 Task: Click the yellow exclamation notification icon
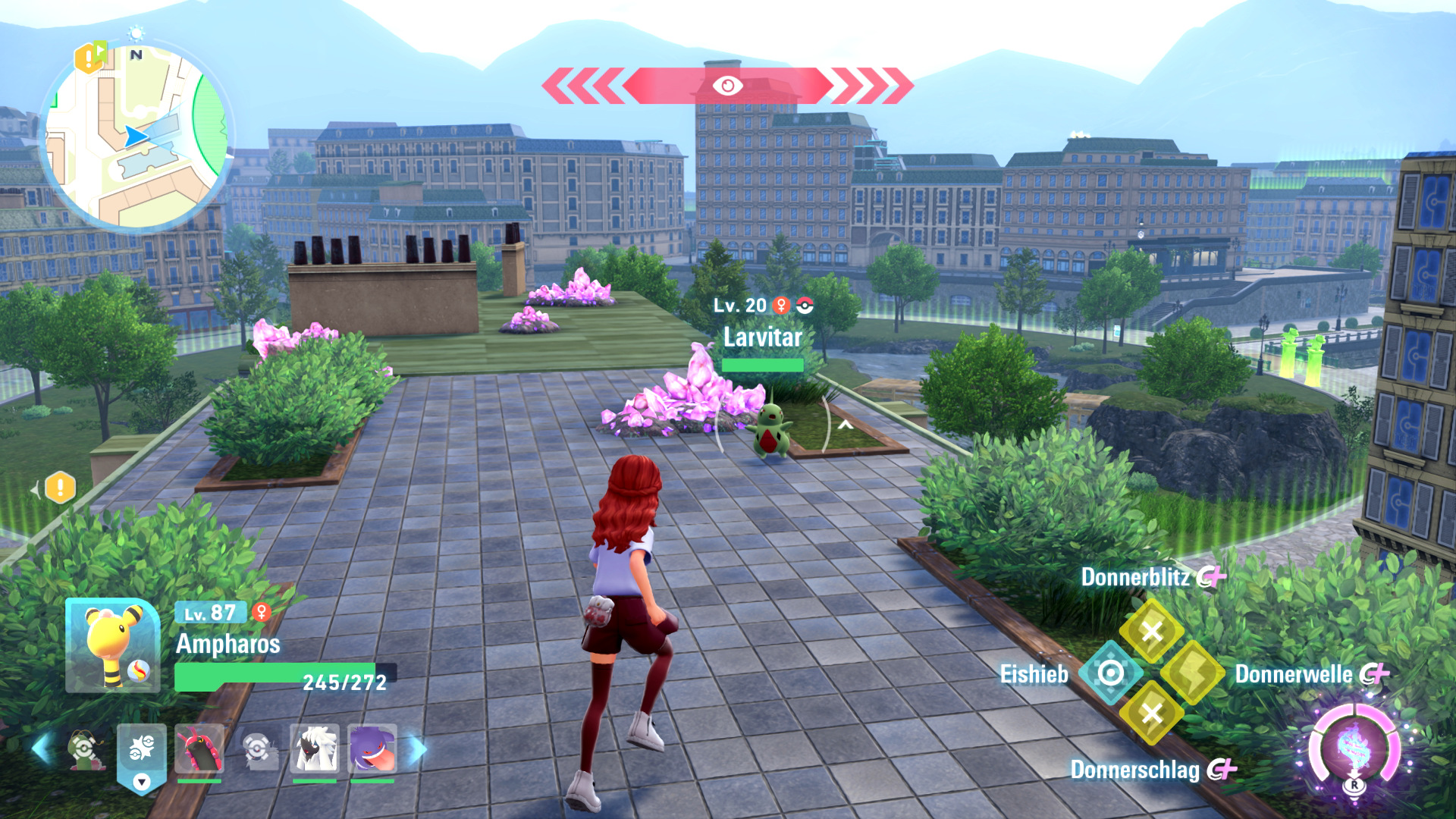click(60, 488)
